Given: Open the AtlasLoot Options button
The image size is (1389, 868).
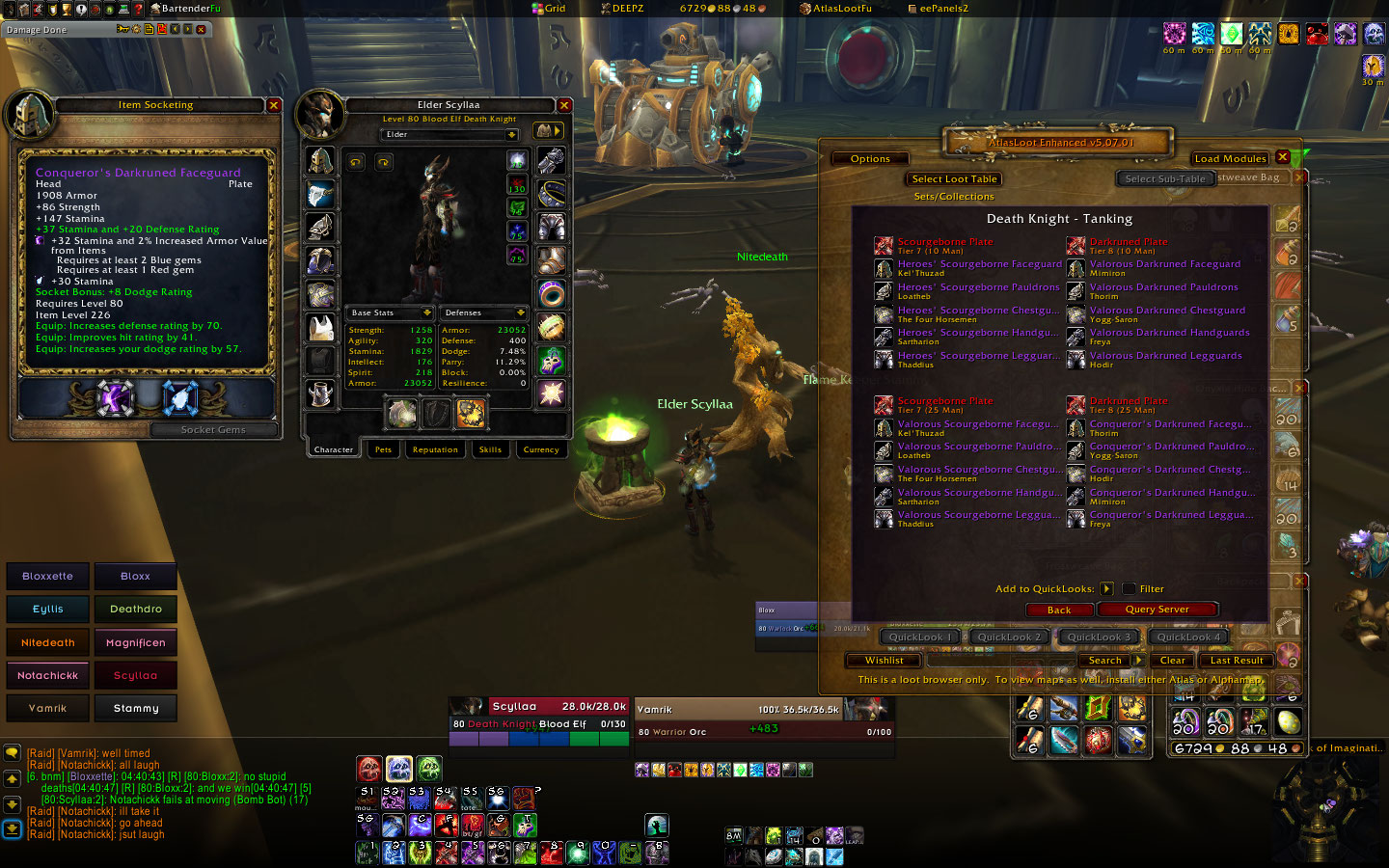Looking at the screenshot, I should [x=870, y=159].
